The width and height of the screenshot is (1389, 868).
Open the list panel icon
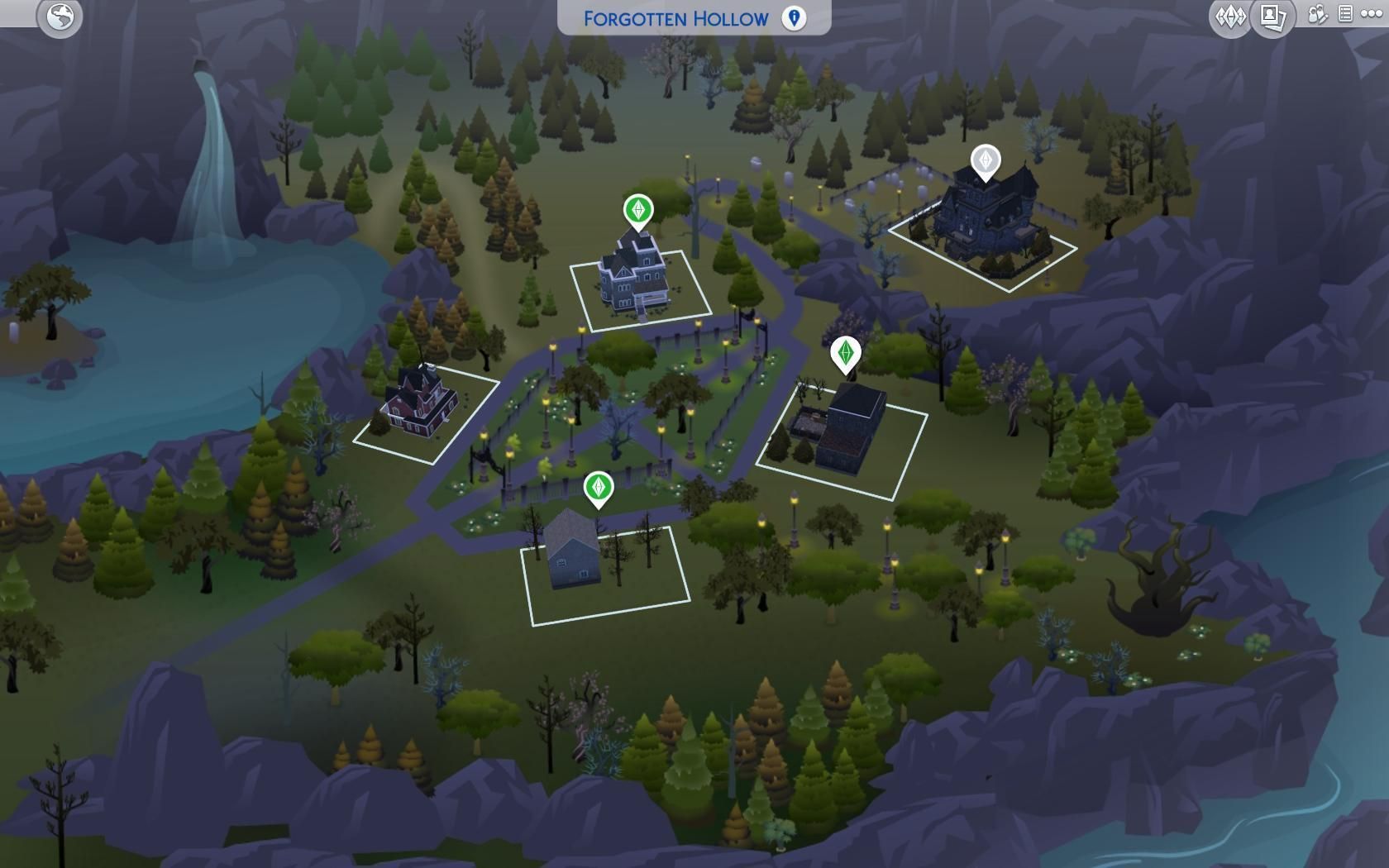(x=1345, y=14)
